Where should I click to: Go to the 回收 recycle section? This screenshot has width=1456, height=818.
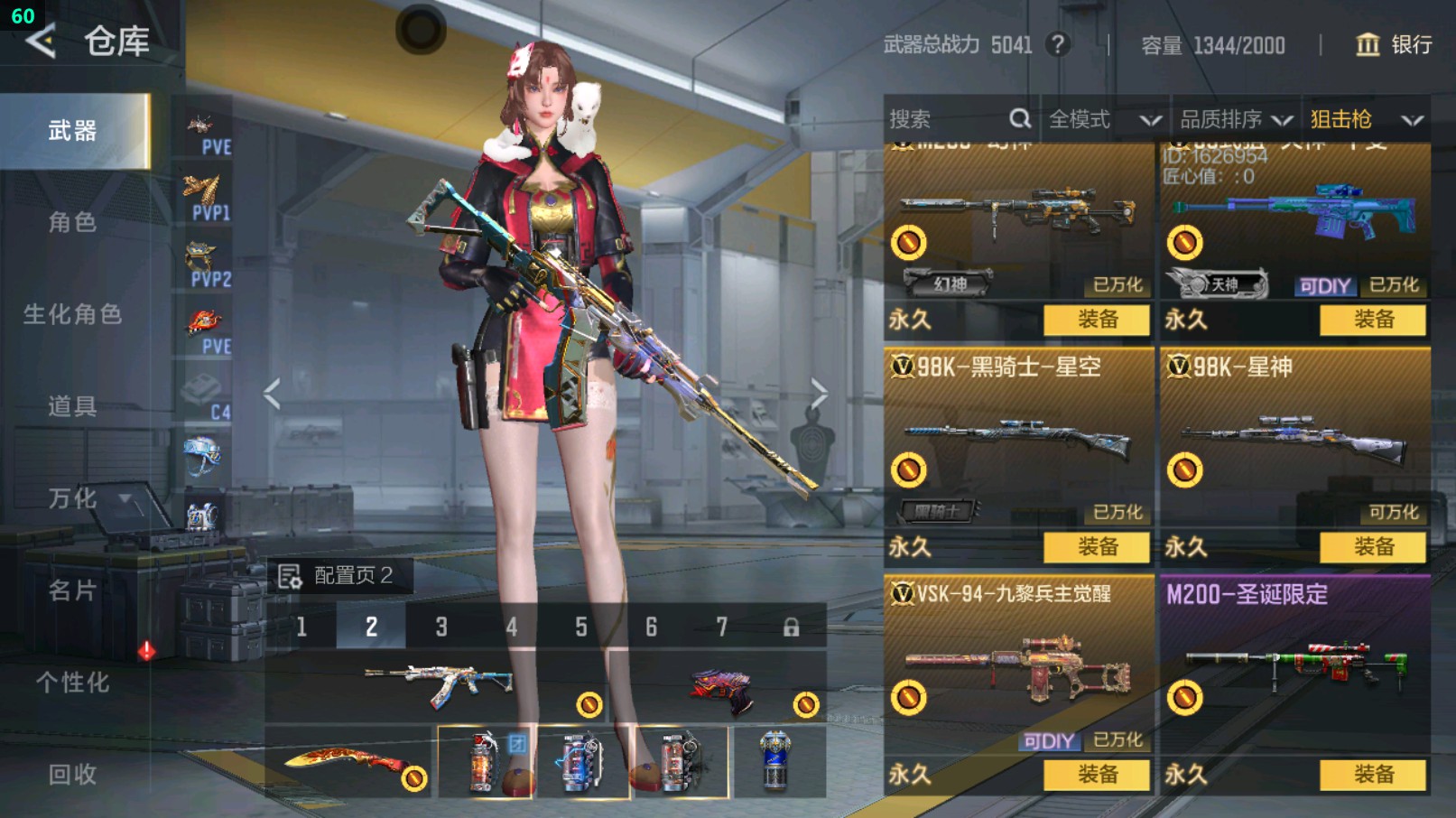72,774
